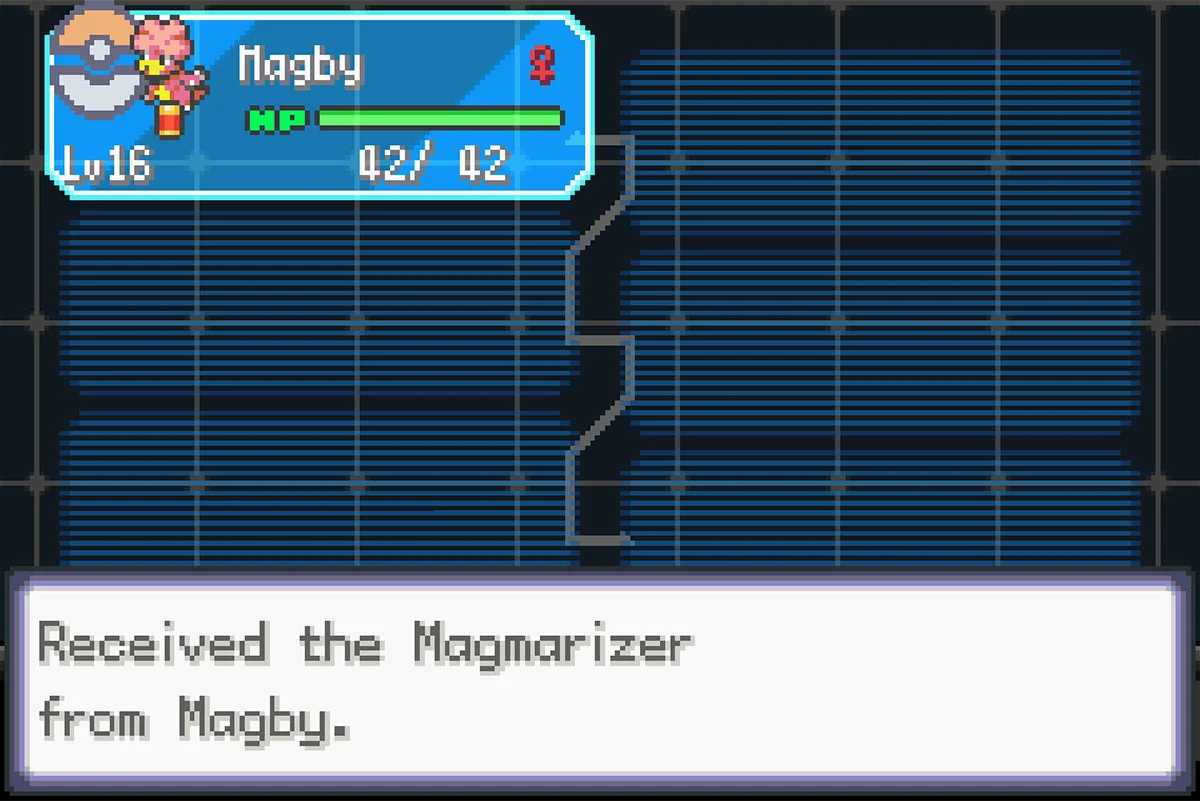Screen dimensions: 1200x801
Task: Advance the 'Received the Magmarizer' message box
Action: [x=600, y=682]
